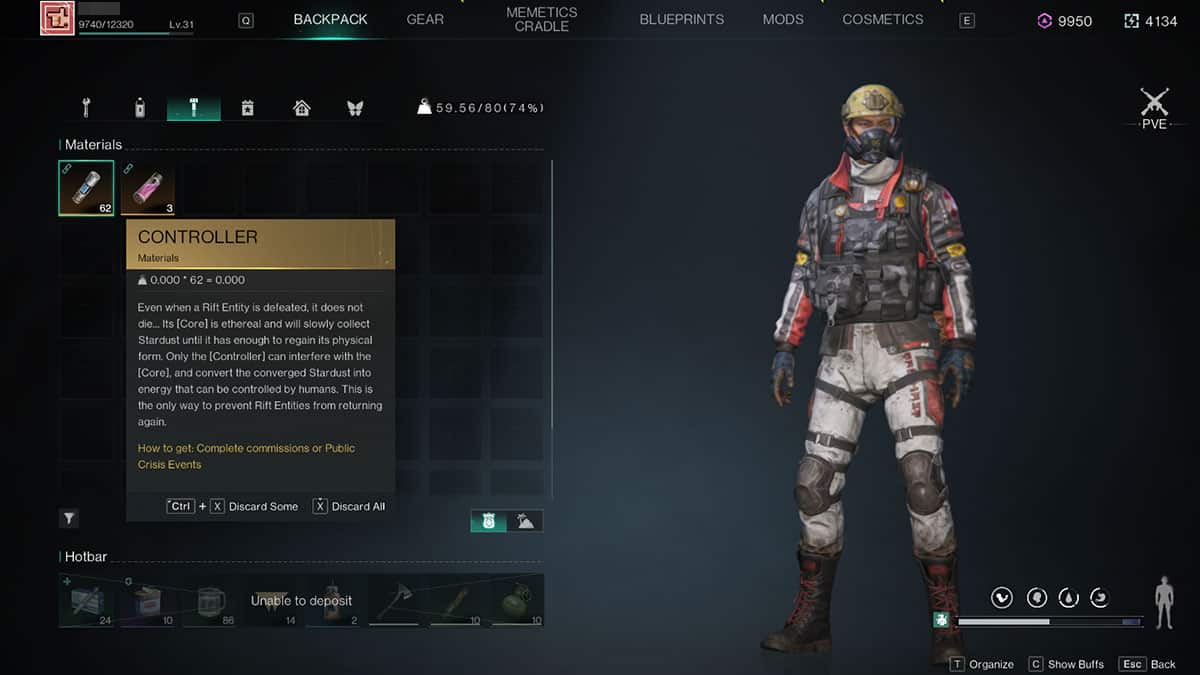Click the player avatar portrait
Image resolution: width=1200 pixels, height=675 pixels.
pos(58,19)
